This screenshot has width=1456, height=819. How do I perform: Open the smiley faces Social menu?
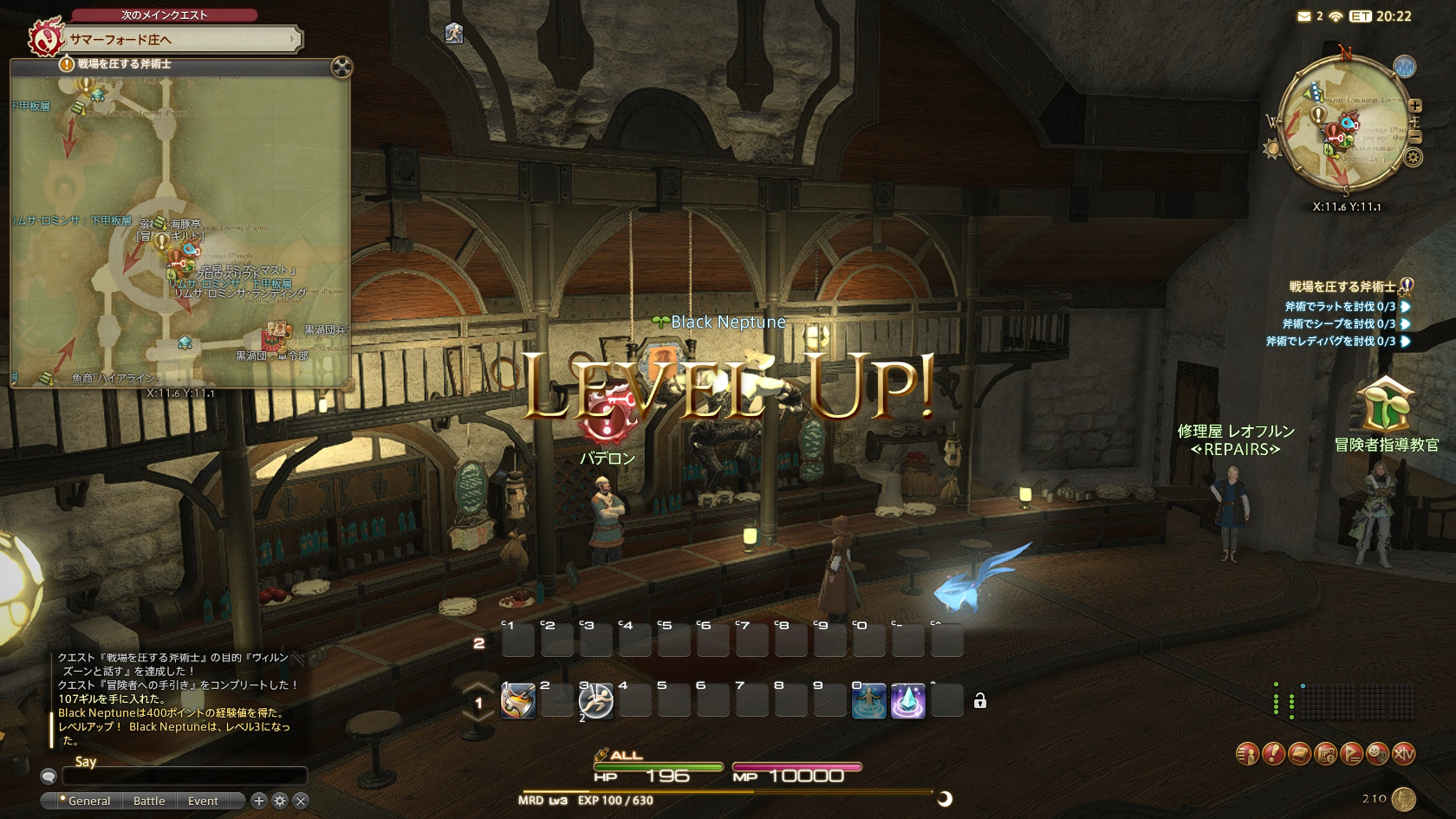coord(1377,754)
